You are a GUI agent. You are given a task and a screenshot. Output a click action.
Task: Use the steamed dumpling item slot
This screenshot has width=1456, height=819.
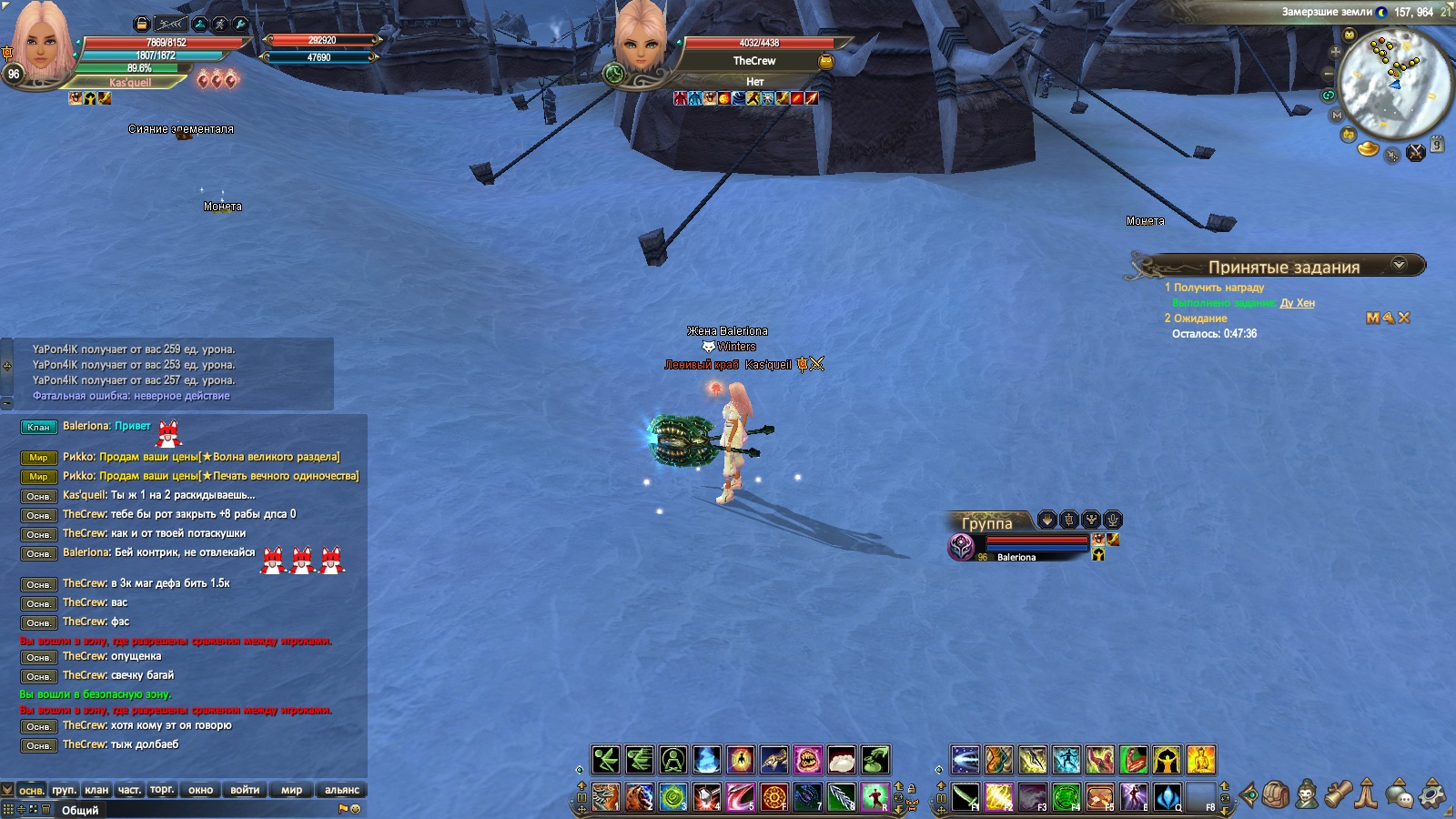[842, 760]
